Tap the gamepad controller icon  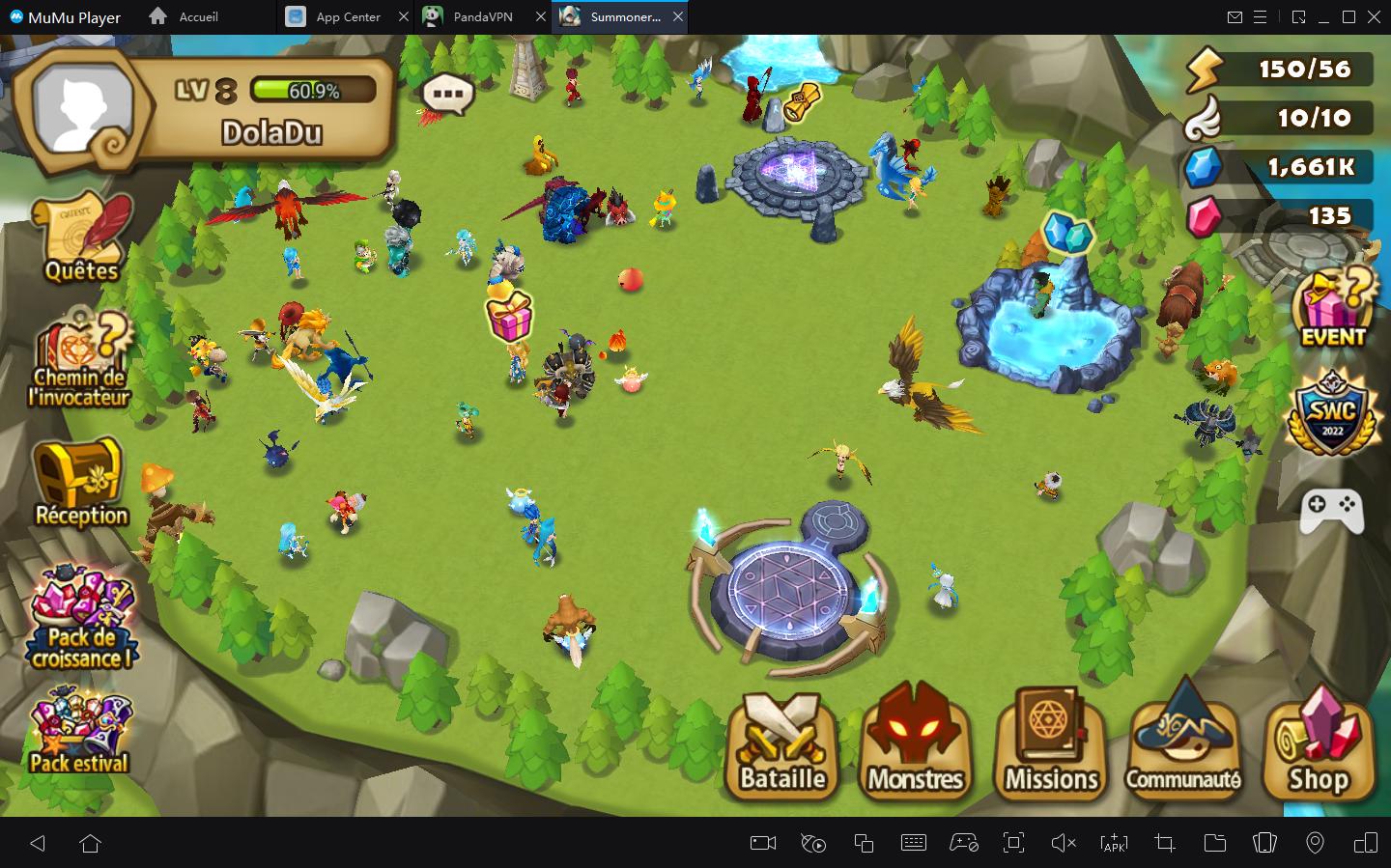[1331, 509]
